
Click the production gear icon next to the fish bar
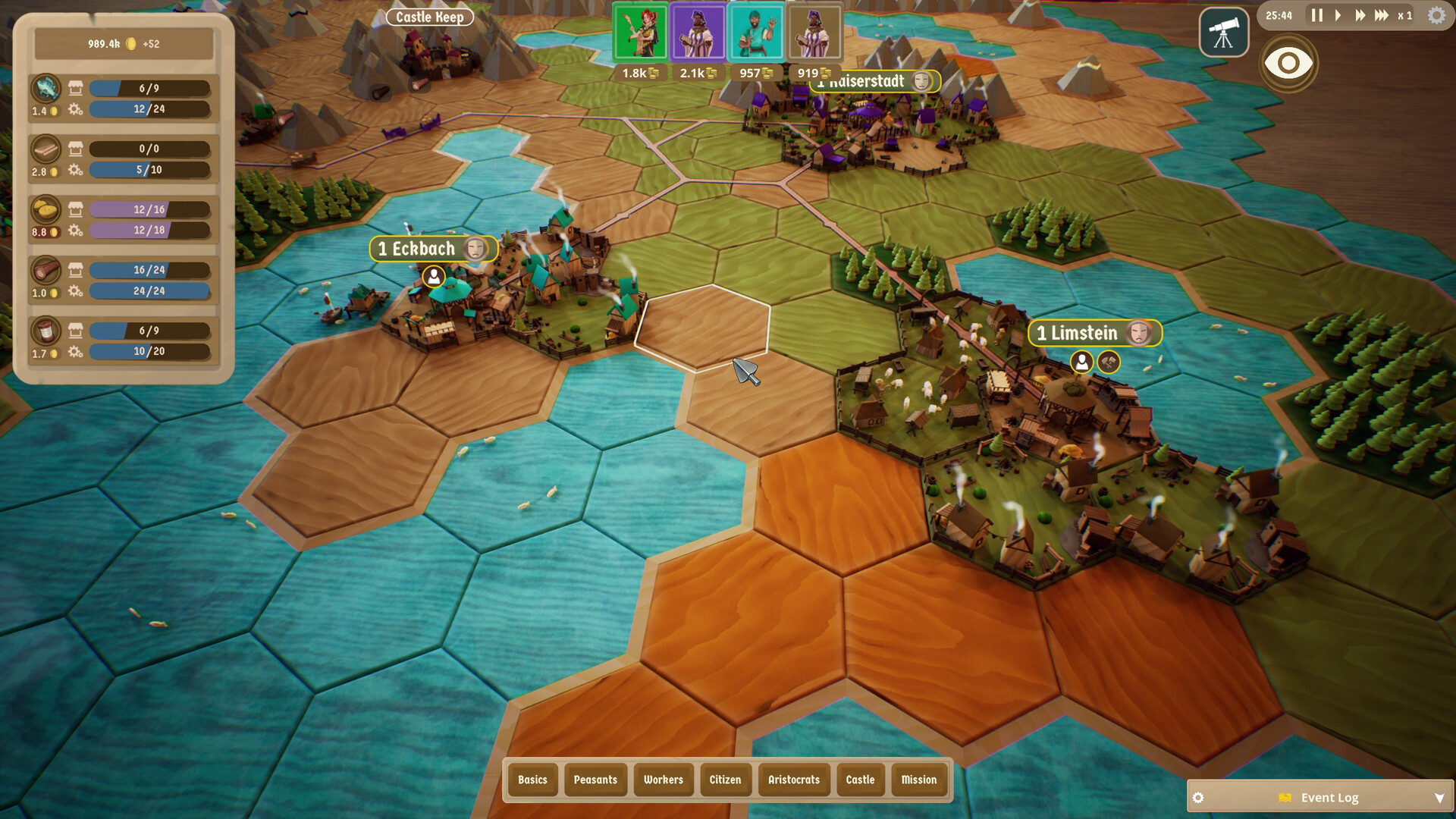[x=74, y=109]
